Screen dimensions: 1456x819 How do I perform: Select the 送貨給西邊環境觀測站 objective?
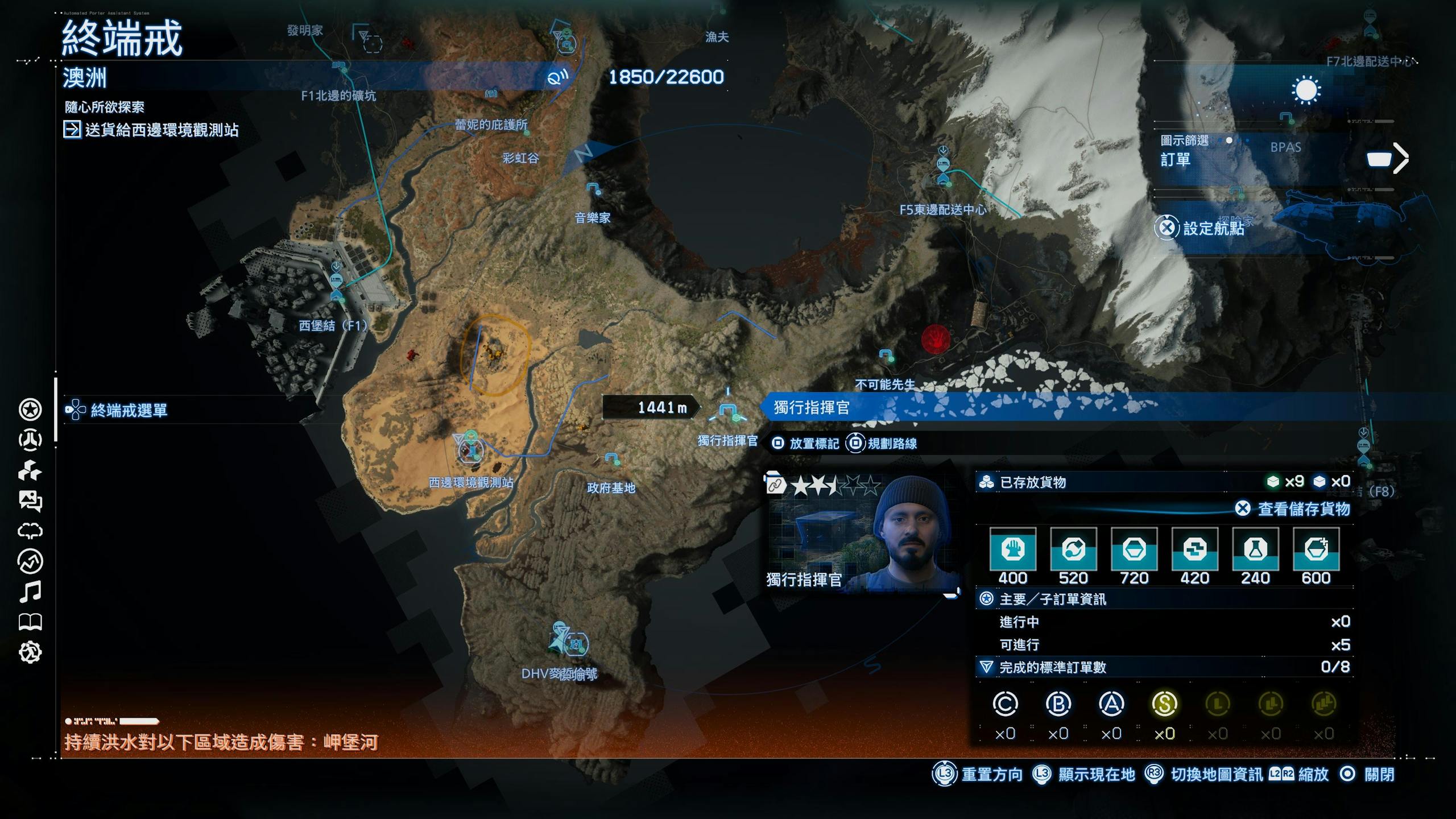[x=162, y=130]
